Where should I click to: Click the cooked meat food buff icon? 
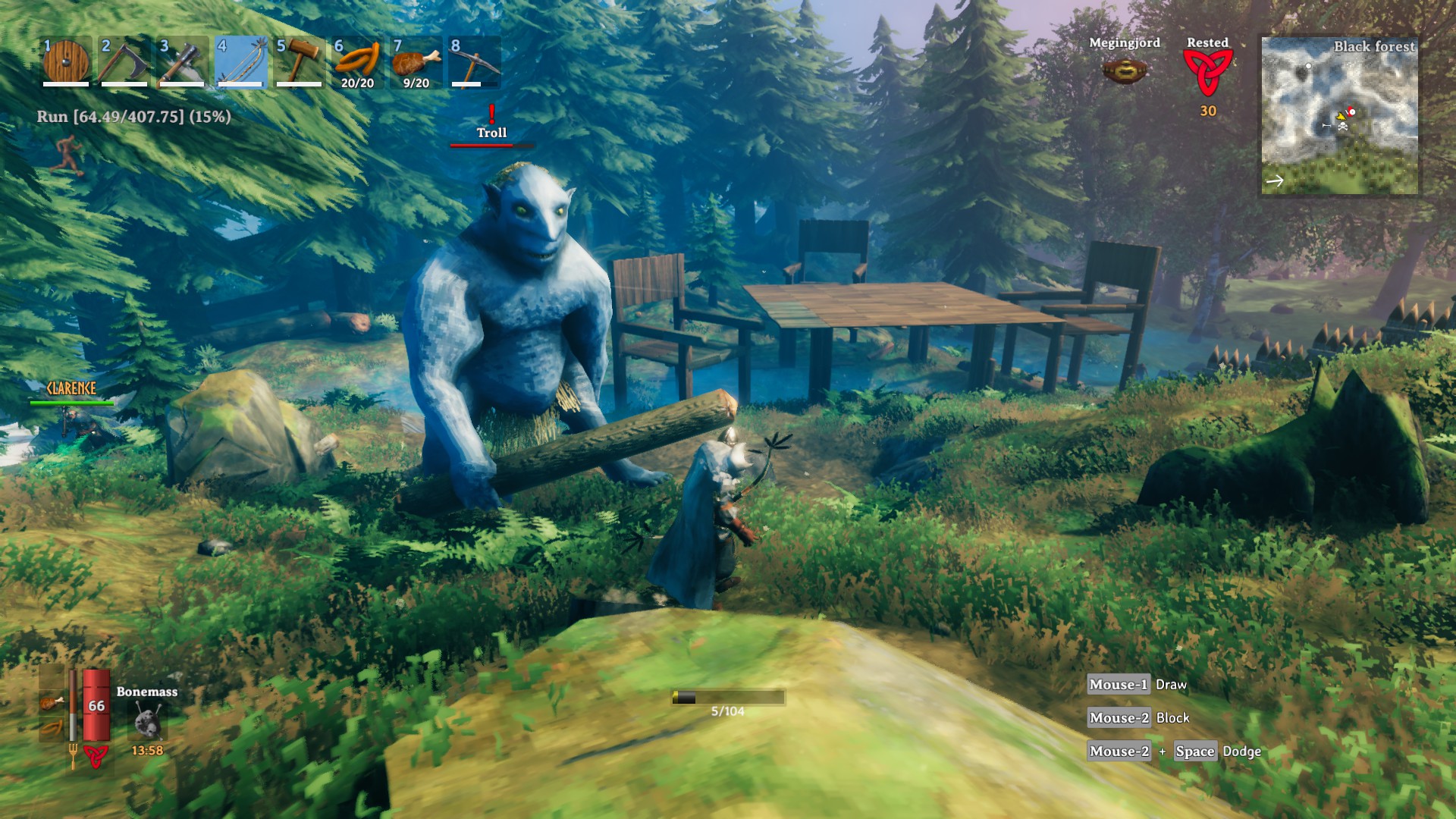point(52,703)
